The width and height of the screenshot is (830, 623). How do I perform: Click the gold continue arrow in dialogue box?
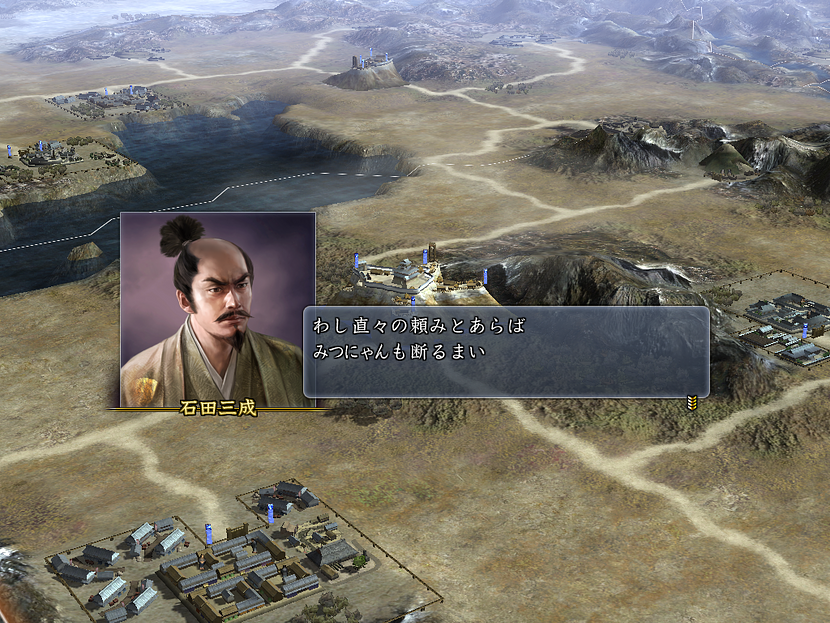691,402
